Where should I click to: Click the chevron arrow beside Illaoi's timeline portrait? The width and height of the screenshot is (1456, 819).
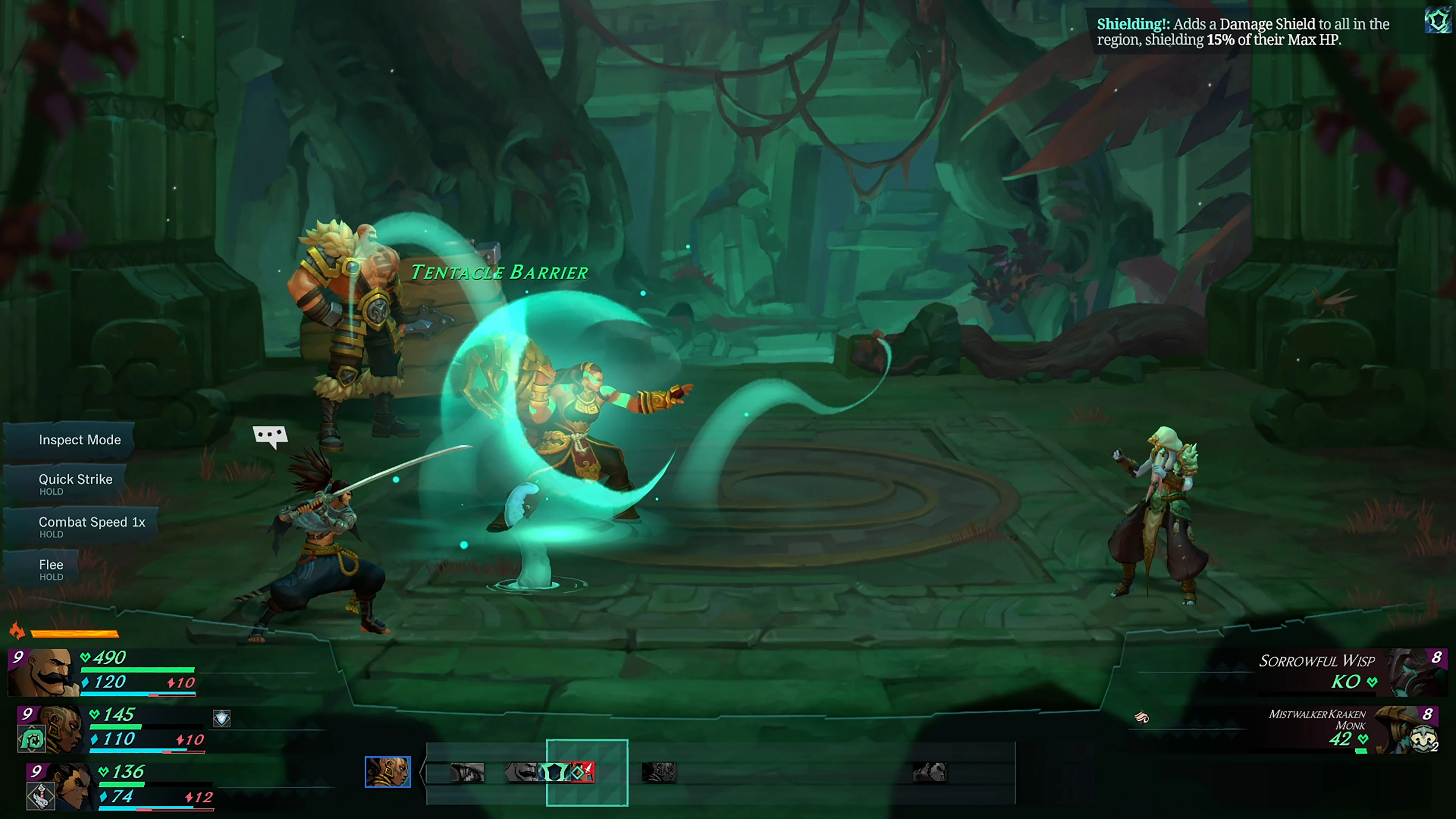click(423, 772)
